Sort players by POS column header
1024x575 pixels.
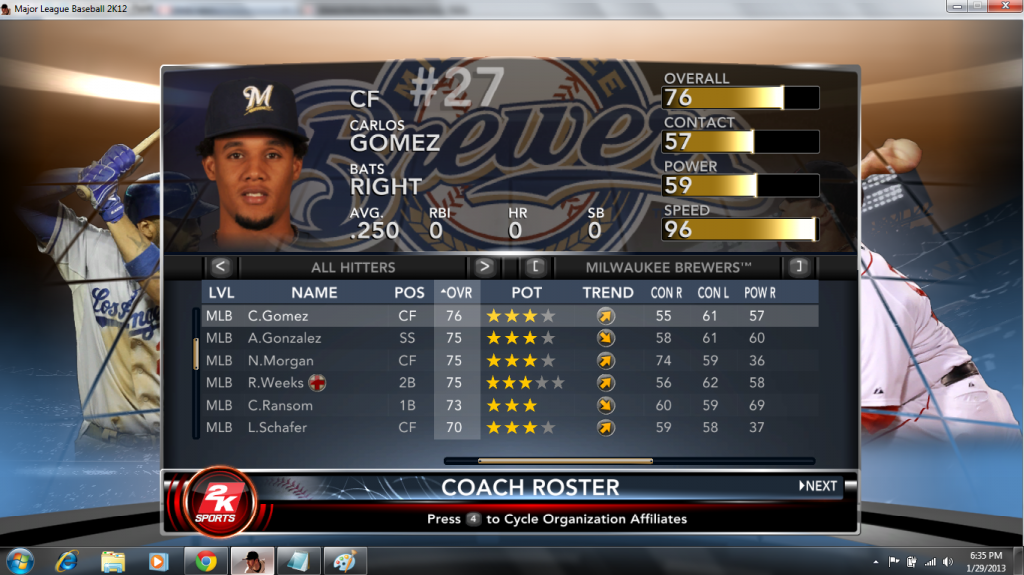409,293
